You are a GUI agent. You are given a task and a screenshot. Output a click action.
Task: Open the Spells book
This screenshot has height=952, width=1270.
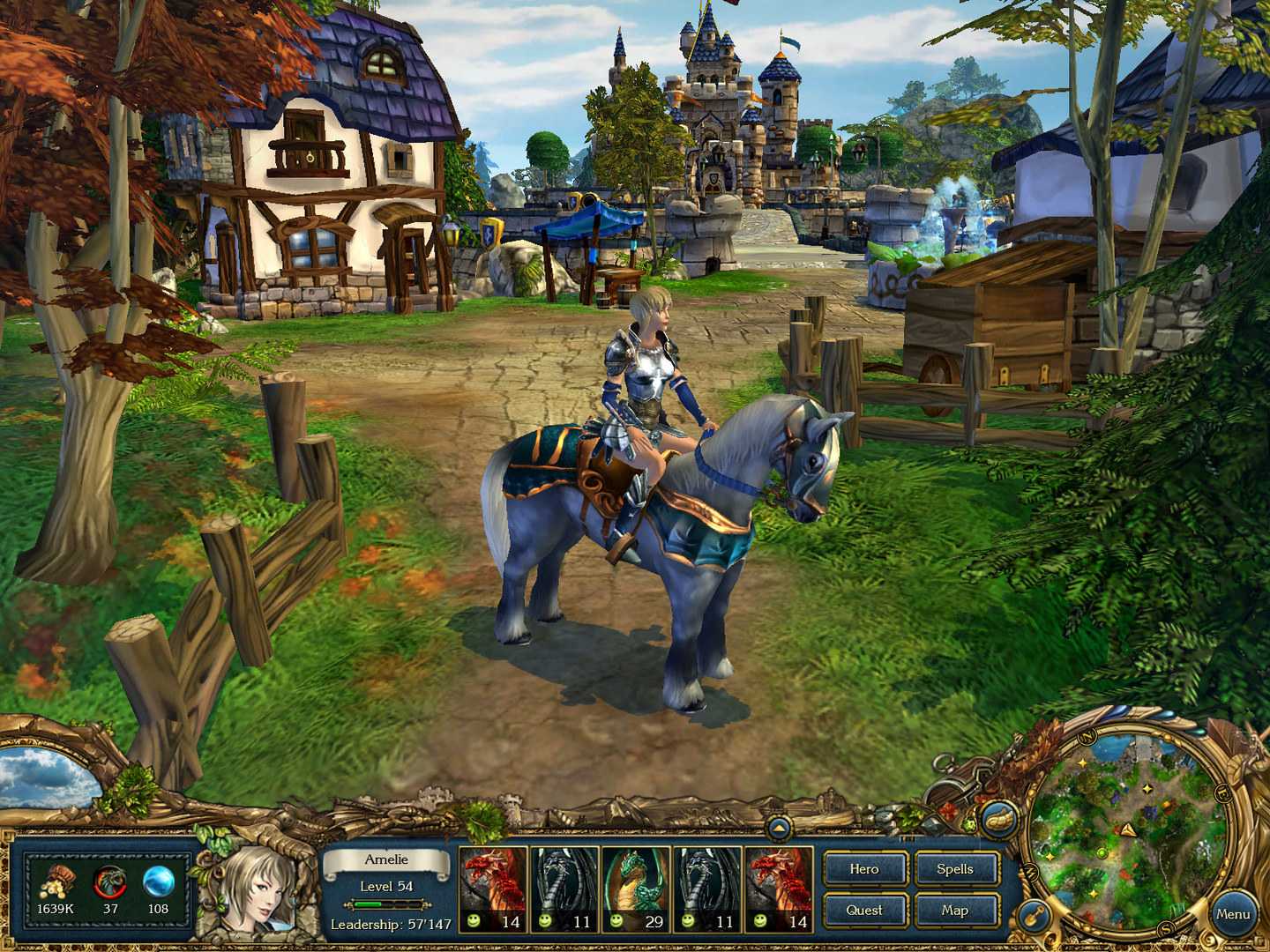coord(956,869)
